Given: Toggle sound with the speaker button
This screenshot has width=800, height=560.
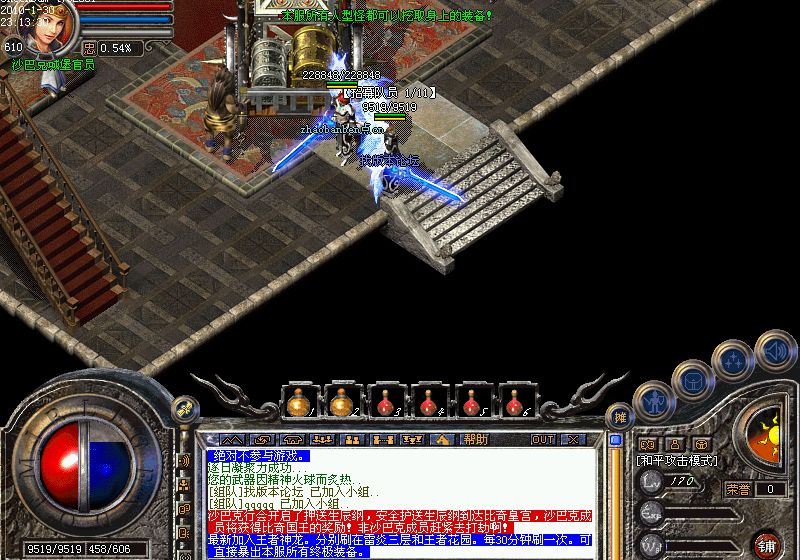Looking at the screenshot, I should pos(773,349).
